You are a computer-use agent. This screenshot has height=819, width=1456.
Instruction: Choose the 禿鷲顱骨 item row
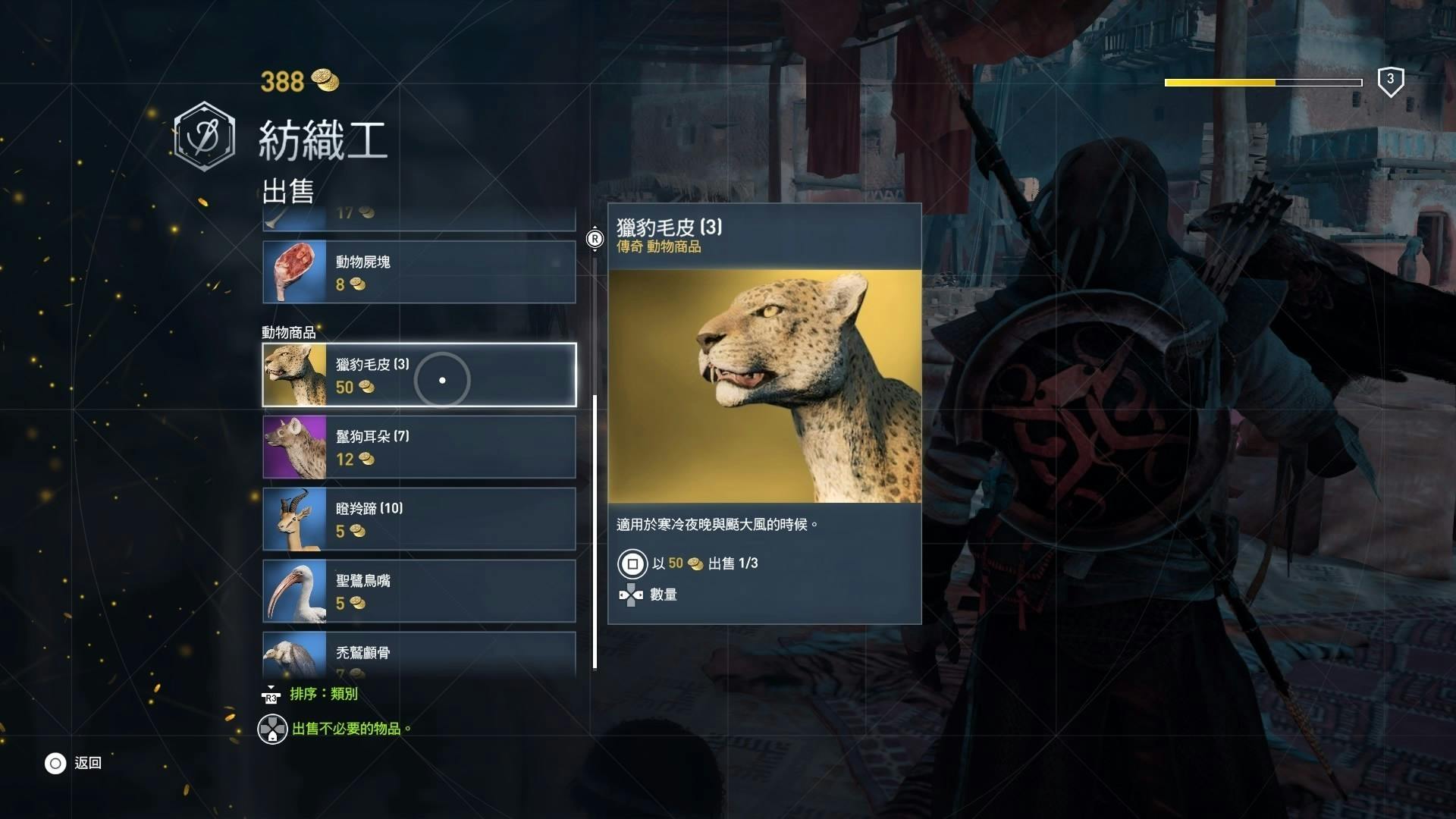click(419, 654)
